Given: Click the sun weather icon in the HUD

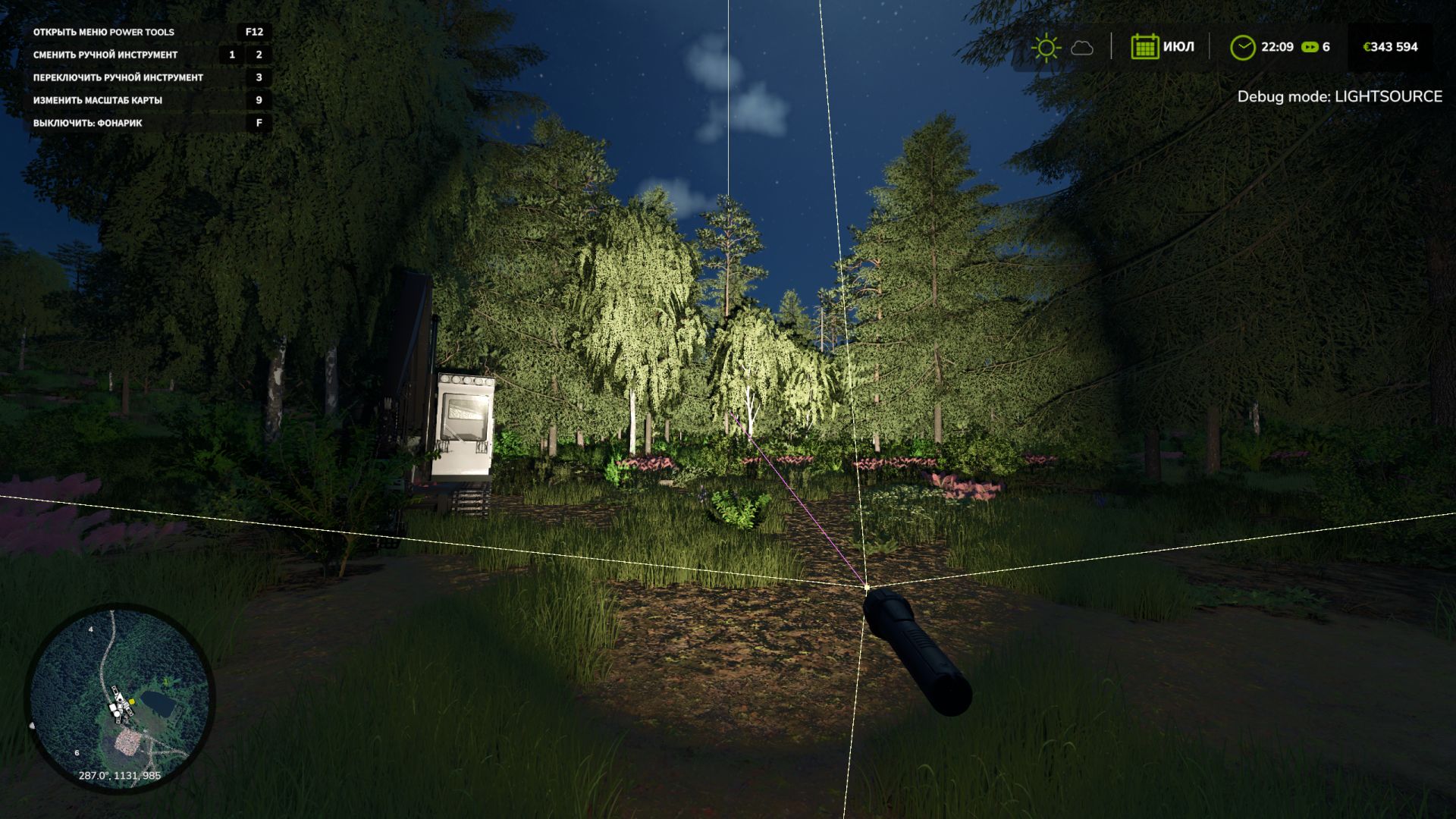Looking at the screenshot, I should click(x=1047, y=46).
